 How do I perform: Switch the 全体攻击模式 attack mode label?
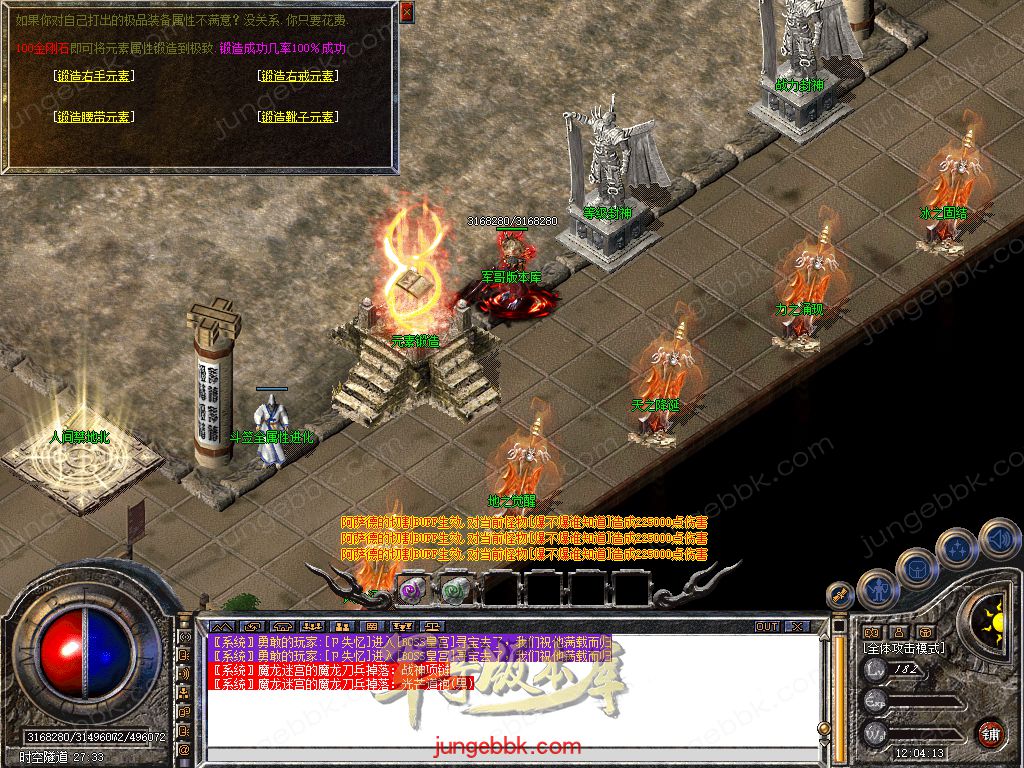pyautogui.click(x=904, y=647)
